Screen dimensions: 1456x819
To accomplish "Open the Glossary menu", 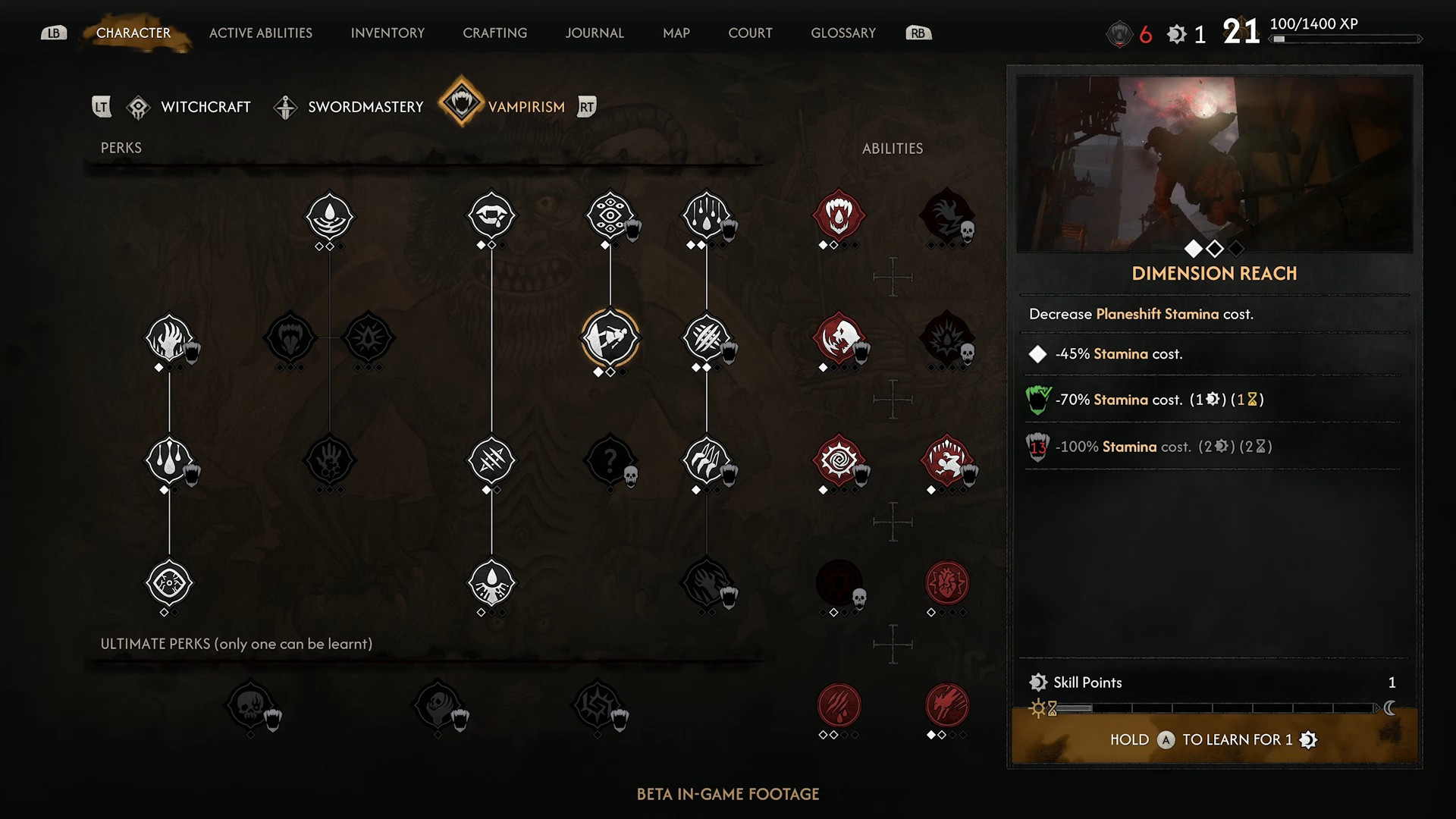I will click(x=843, y=33).
